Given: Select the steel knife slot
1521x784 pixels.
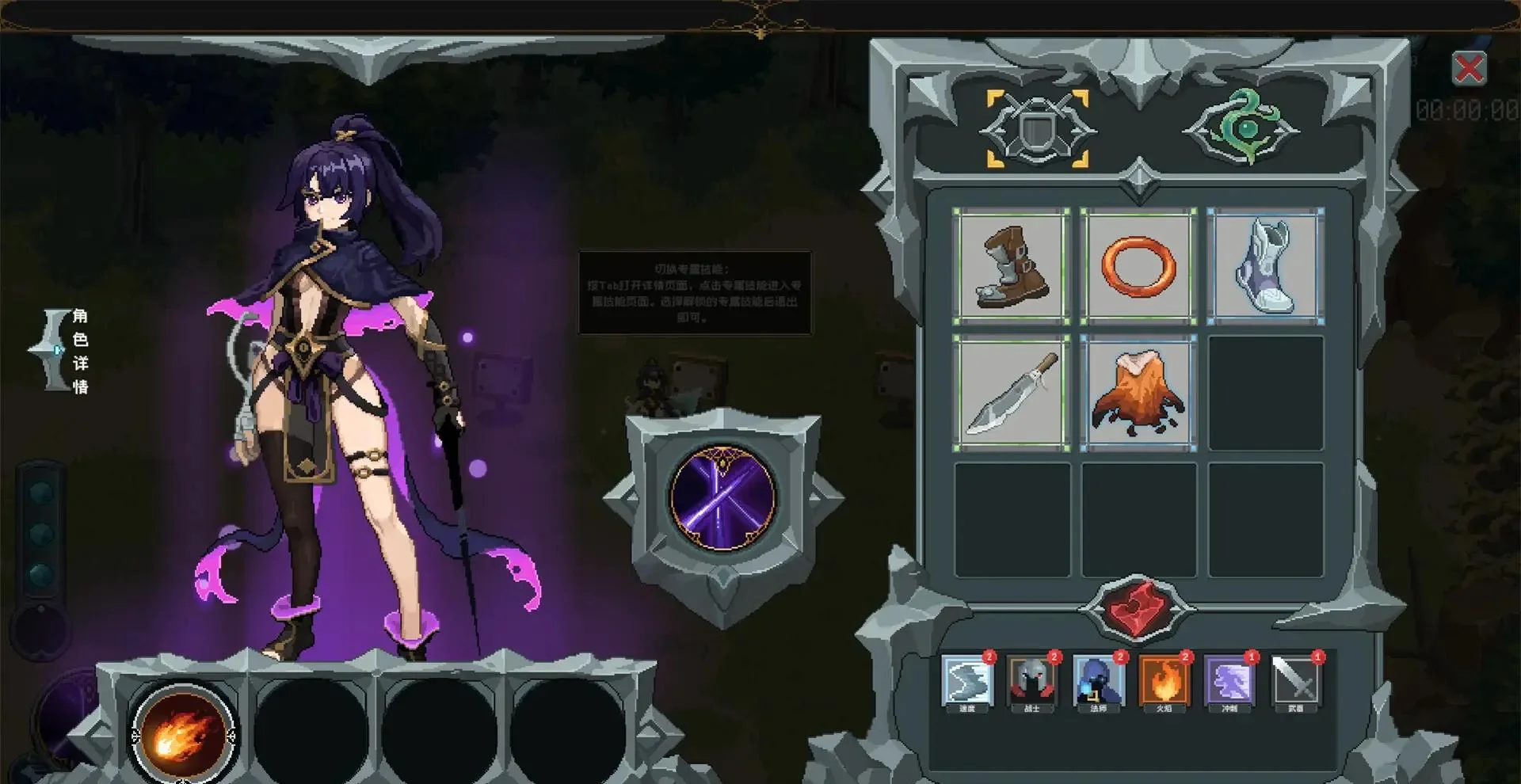Looking at the screenshot, I should pyautogui.click(x=1012, y=393).
